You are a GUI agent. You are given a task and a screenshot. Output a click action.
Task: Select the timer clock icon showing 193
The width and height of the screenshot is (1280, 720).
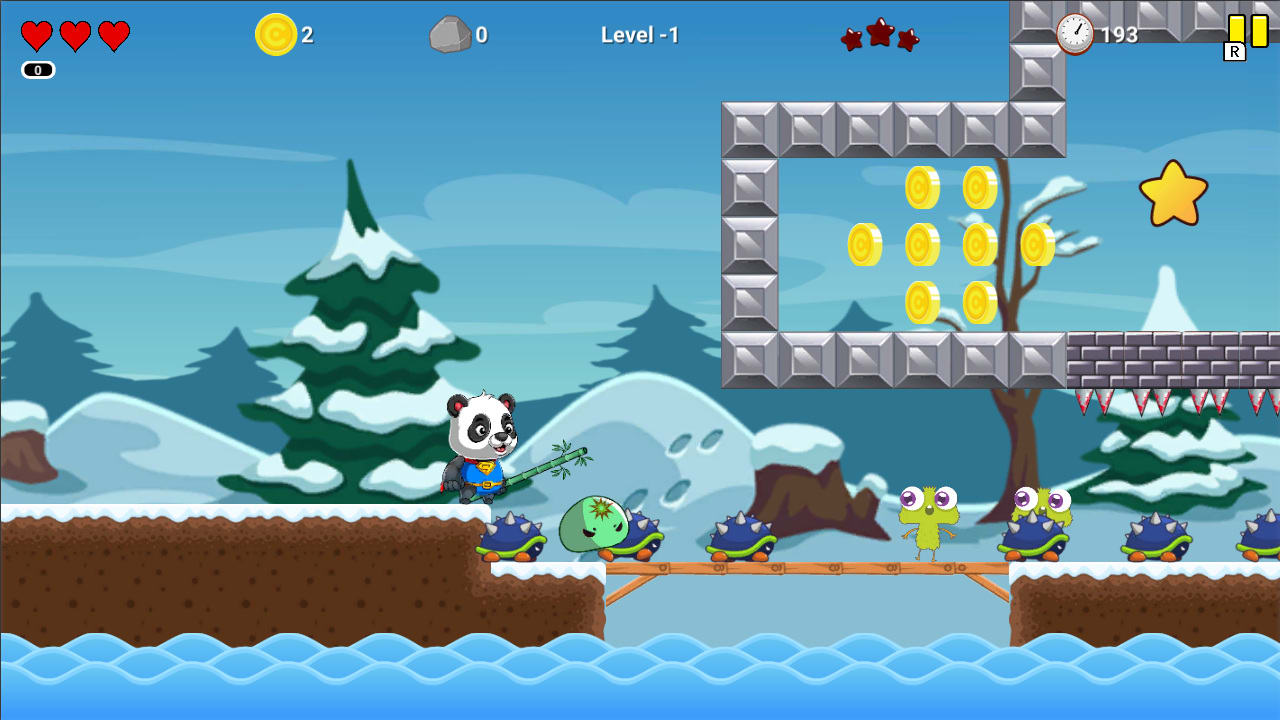tap(1073, 32)
